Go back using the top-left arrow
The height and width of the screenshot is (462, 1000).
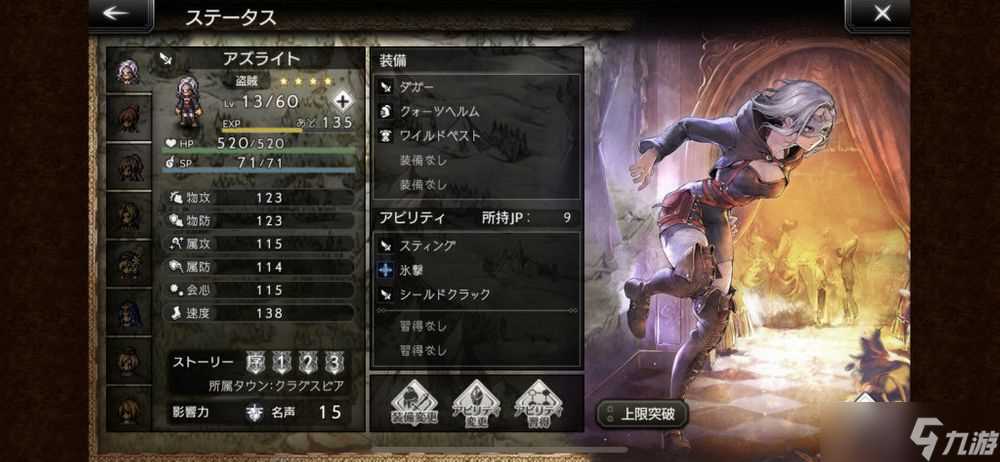[117, 14]
